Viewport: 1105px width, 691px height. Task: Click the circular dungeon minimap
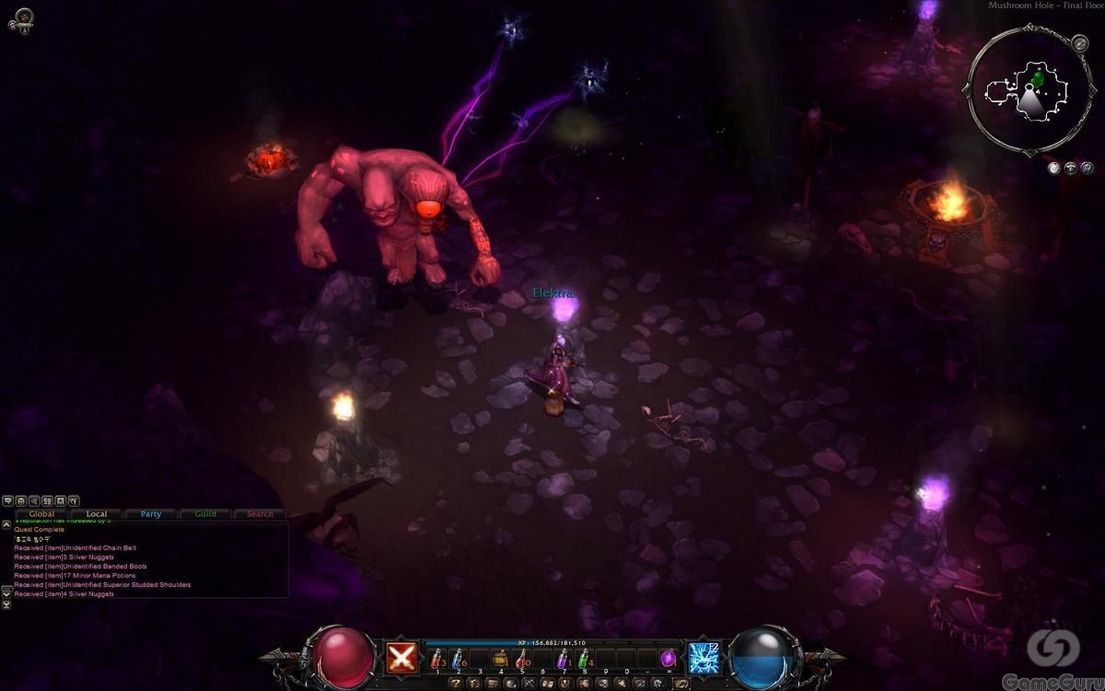[x=1028, y=89]
